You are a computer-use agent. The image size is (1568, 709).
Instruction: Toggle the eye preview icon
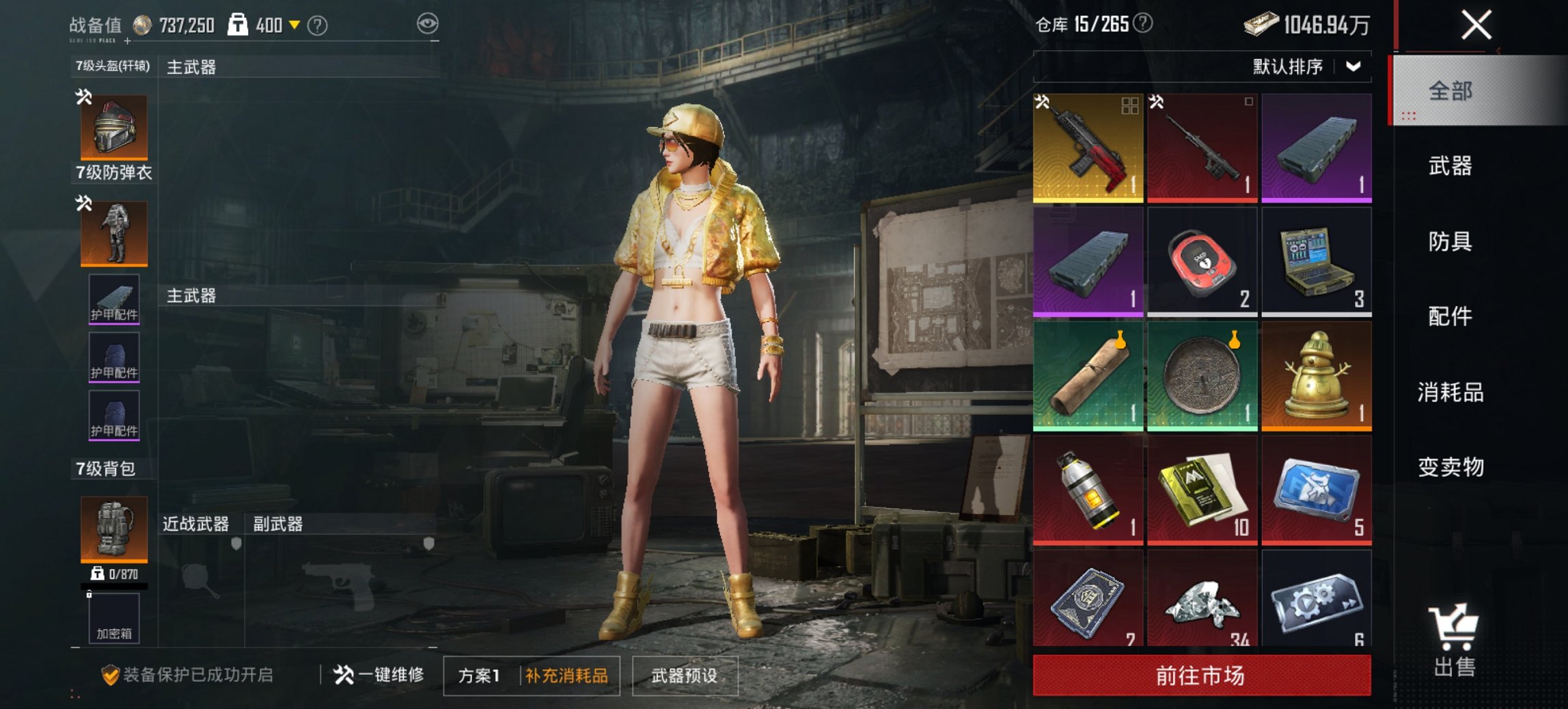coord(428,22)
